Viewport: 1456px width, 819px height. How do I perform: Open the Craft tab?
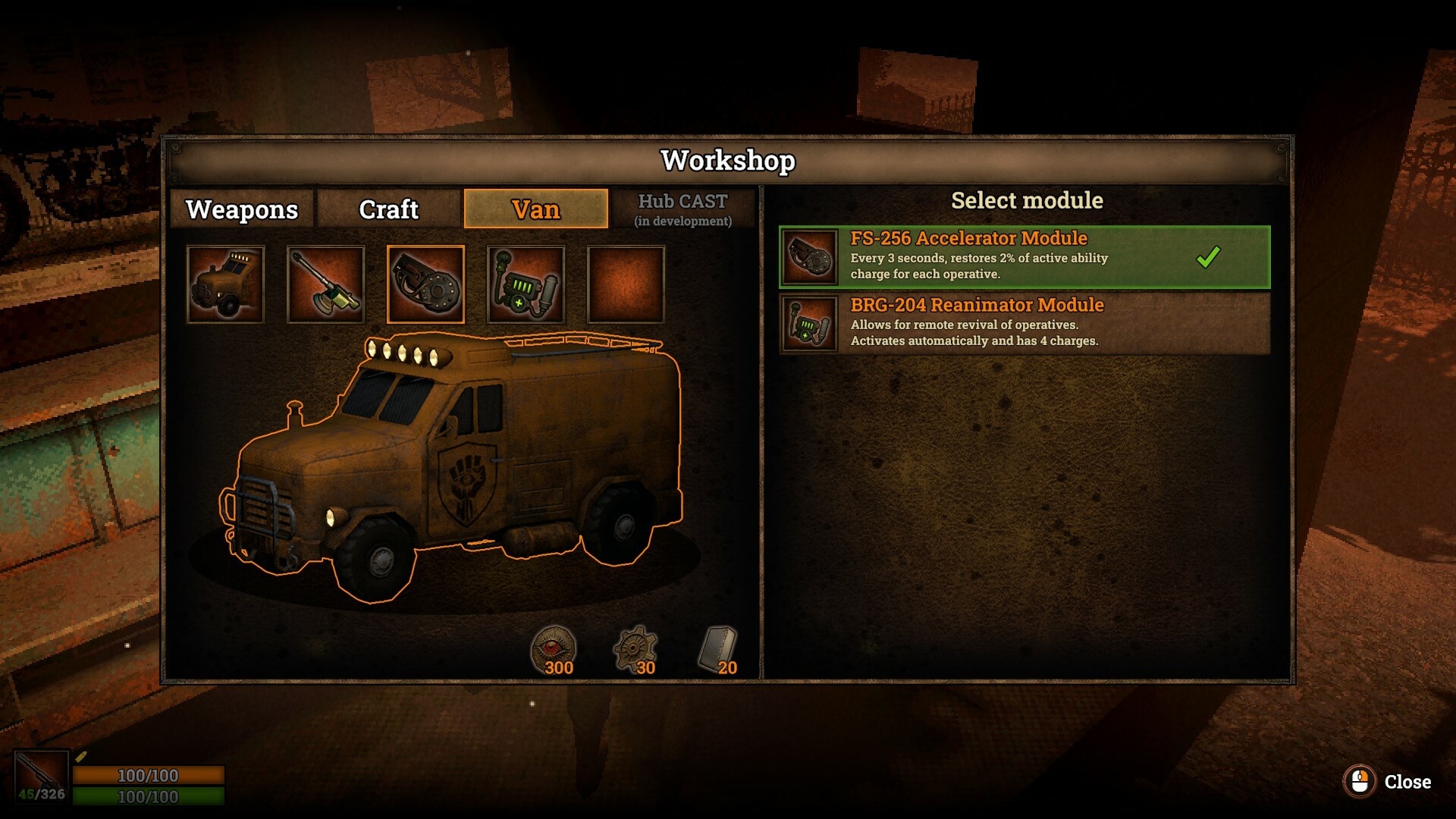coord(388,209)
